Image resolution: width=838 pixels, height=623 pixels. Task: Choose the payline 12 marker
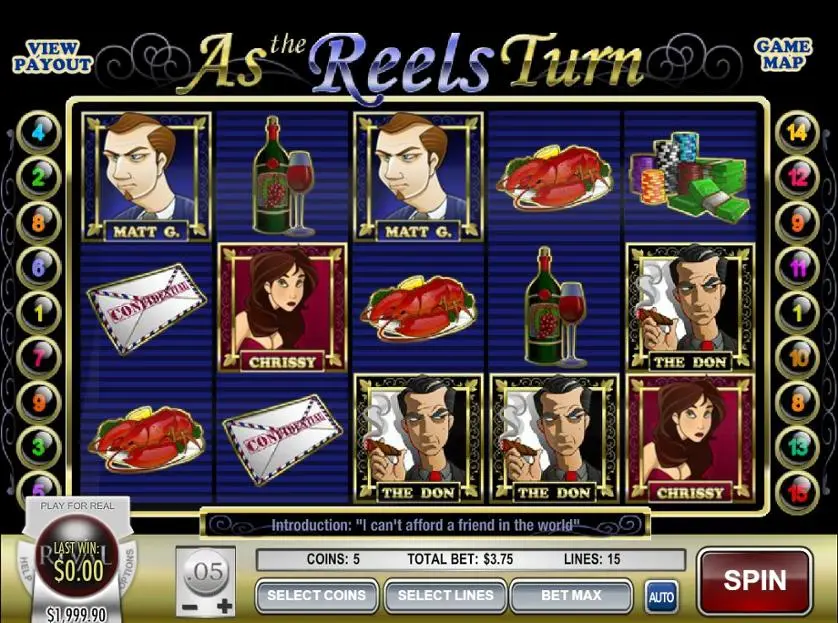797,177
